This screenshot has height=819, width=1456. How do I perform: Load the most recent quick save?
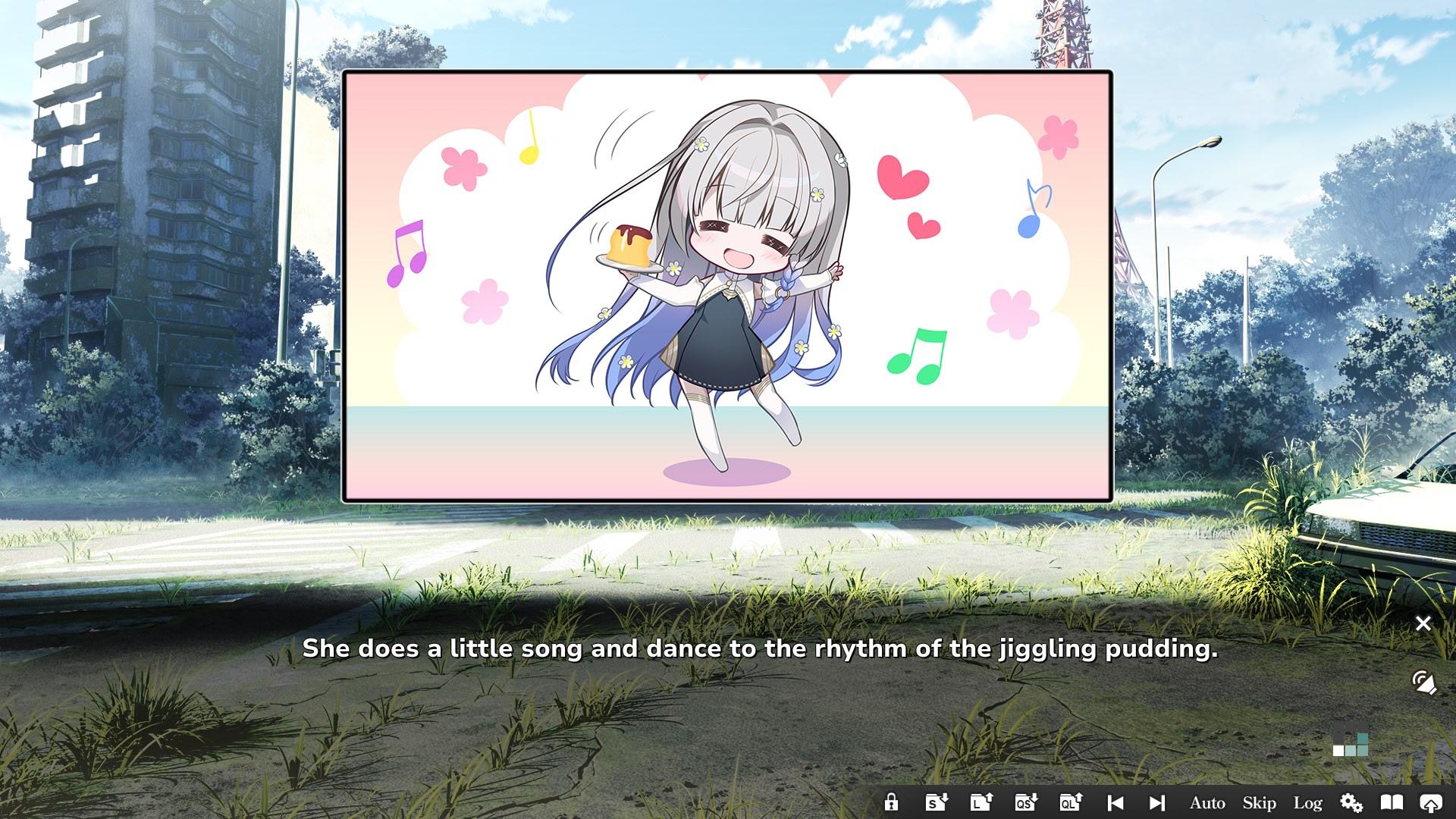[x=1070, y=802]
